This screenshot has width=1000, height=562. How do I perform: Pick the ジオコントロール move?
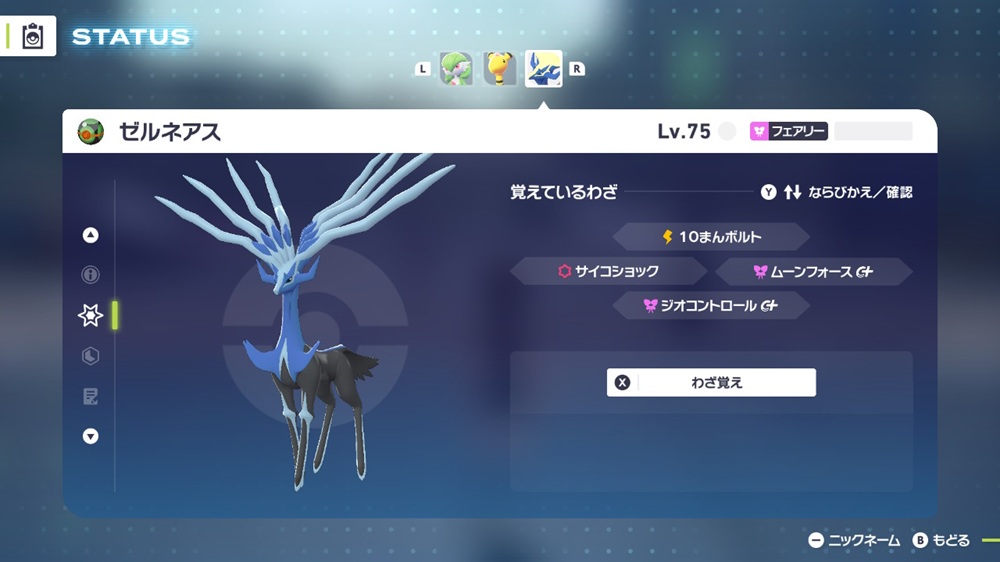(x=710, y=305)
